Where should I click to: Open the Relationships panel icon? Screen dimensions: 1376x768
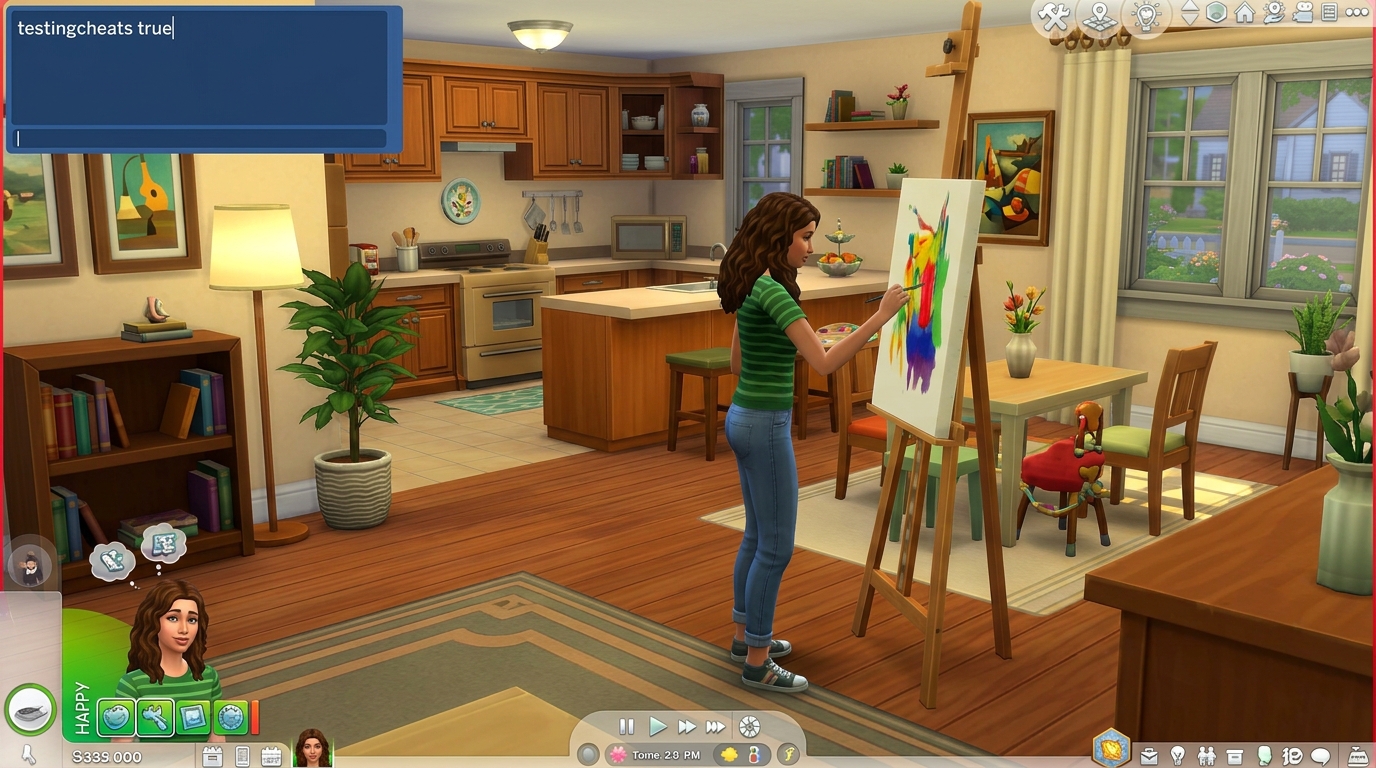point(1208,755)
